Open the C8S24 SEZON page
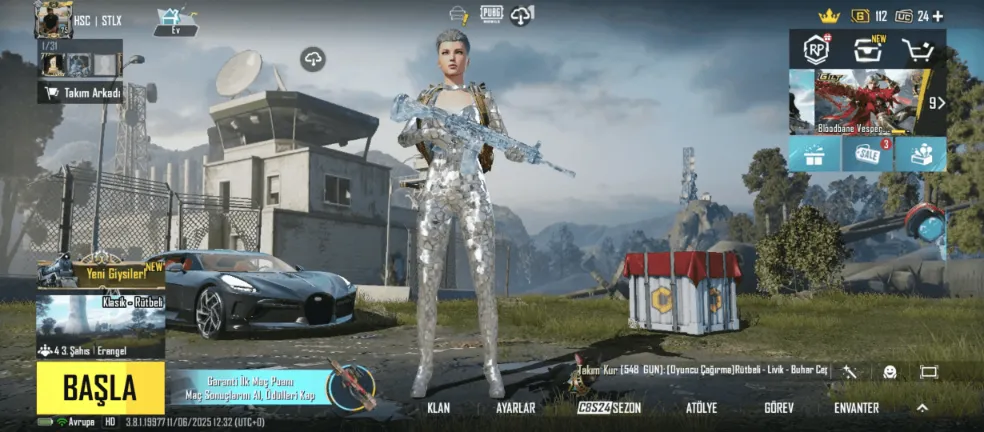This screenshot has width=984, height=432. [x=609, y=408]
